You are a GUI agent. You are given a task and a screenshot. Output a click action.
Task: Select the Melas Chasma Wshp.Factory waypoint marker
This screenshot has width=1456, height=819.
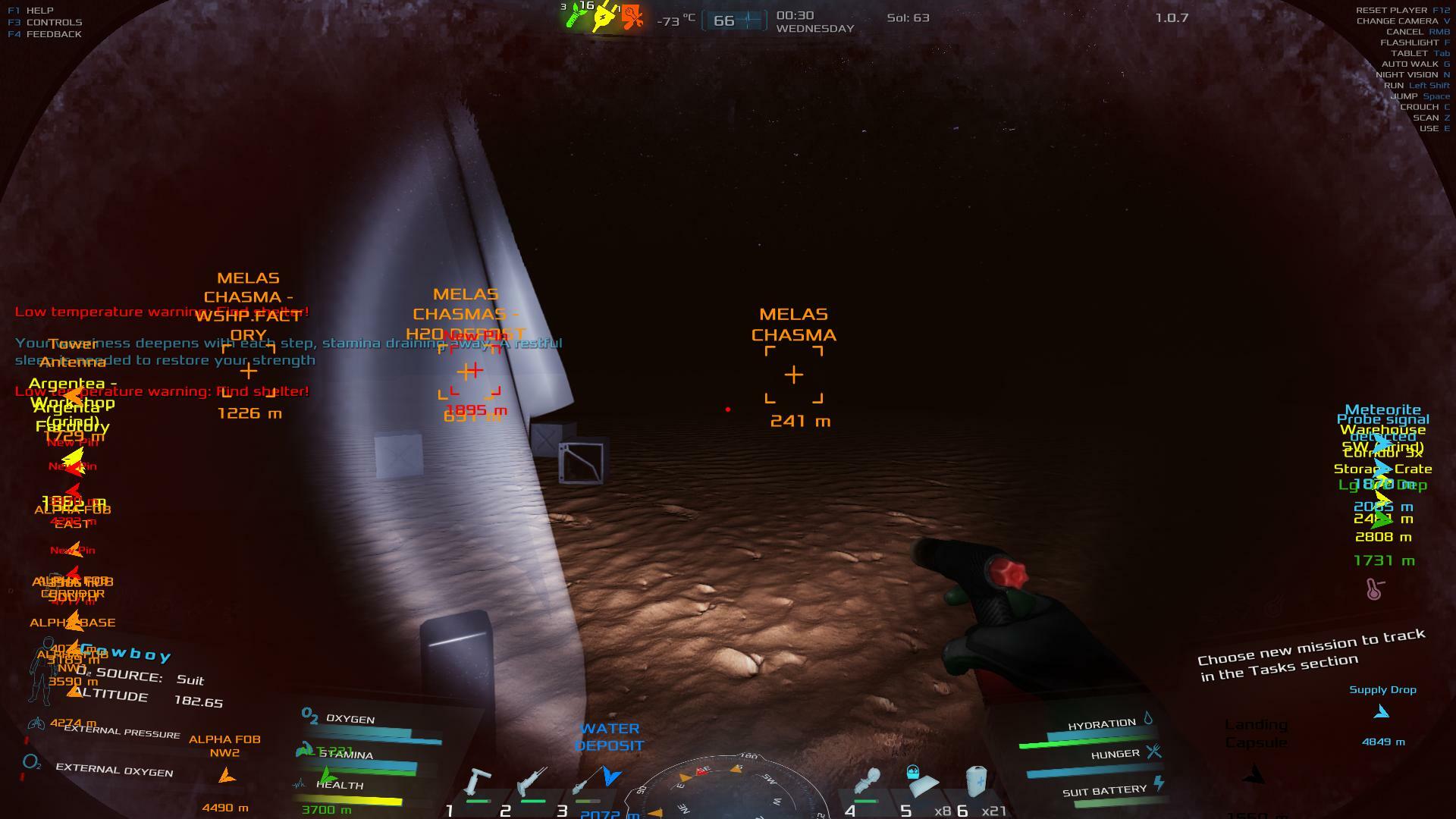[x=248, y=372]
